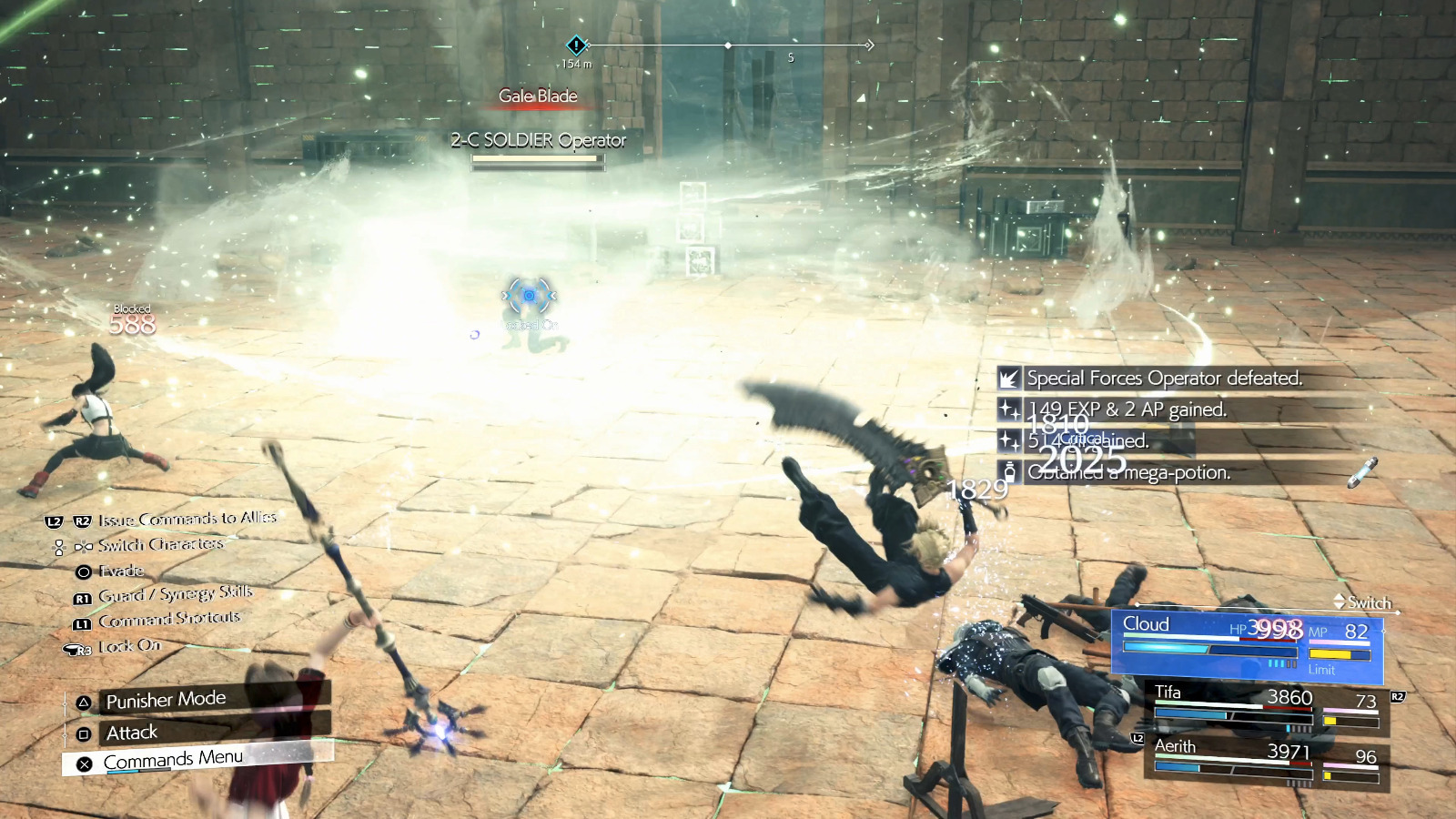The image size is (1456, 819).
Task: Activate Switch to change party member
Action: click(x=1365, y=602)
